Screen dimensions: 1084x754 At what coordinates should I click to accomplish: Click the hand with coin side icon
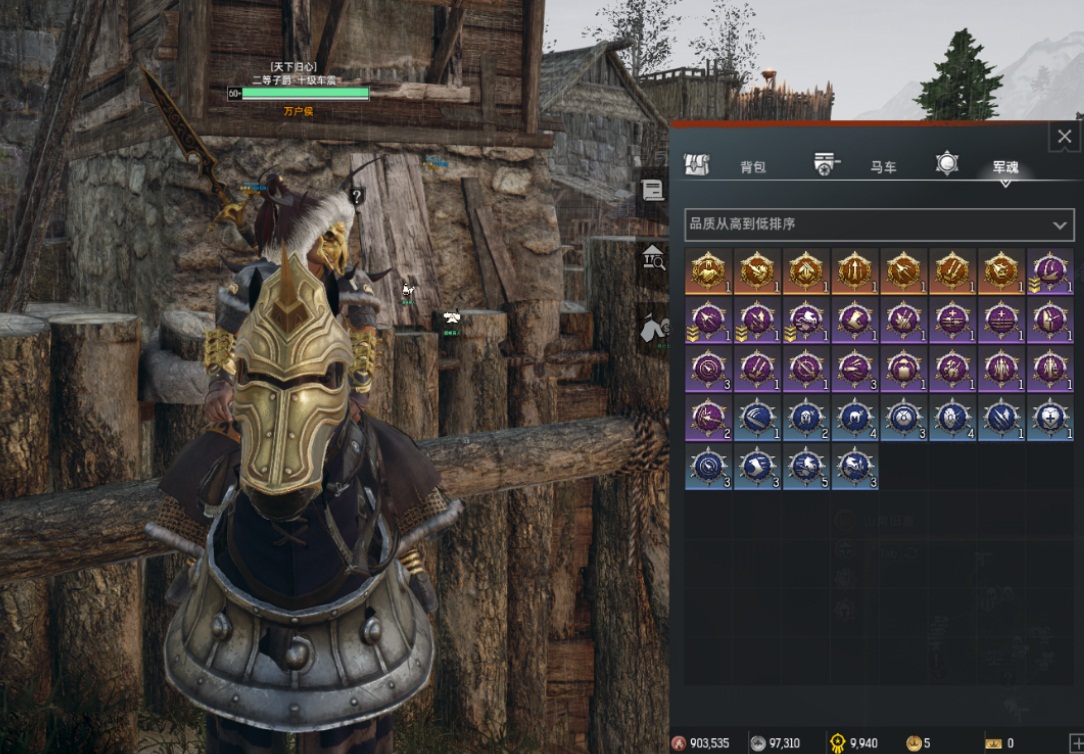(x=653, y=326)
